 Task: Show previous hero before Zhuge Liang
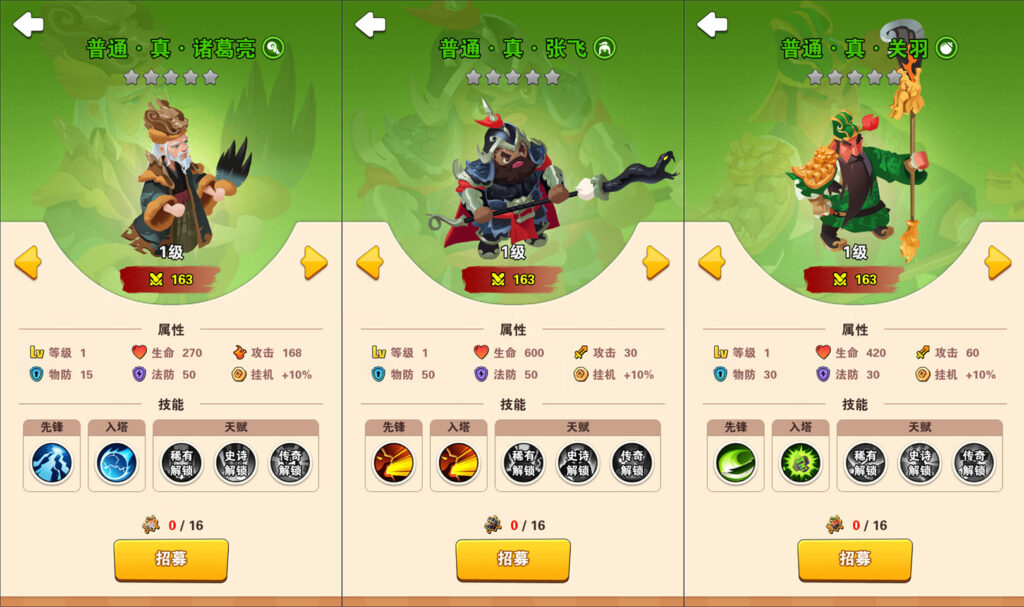(x=28, y=262)
